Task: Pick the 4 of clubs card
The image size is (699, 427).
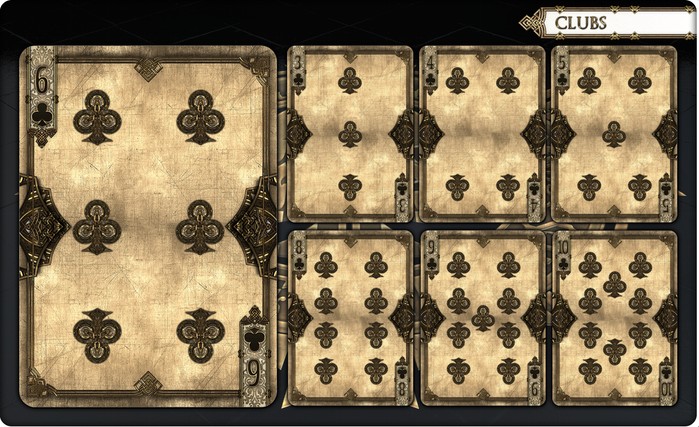Action: pyautogui.click(x=482, y=133)
